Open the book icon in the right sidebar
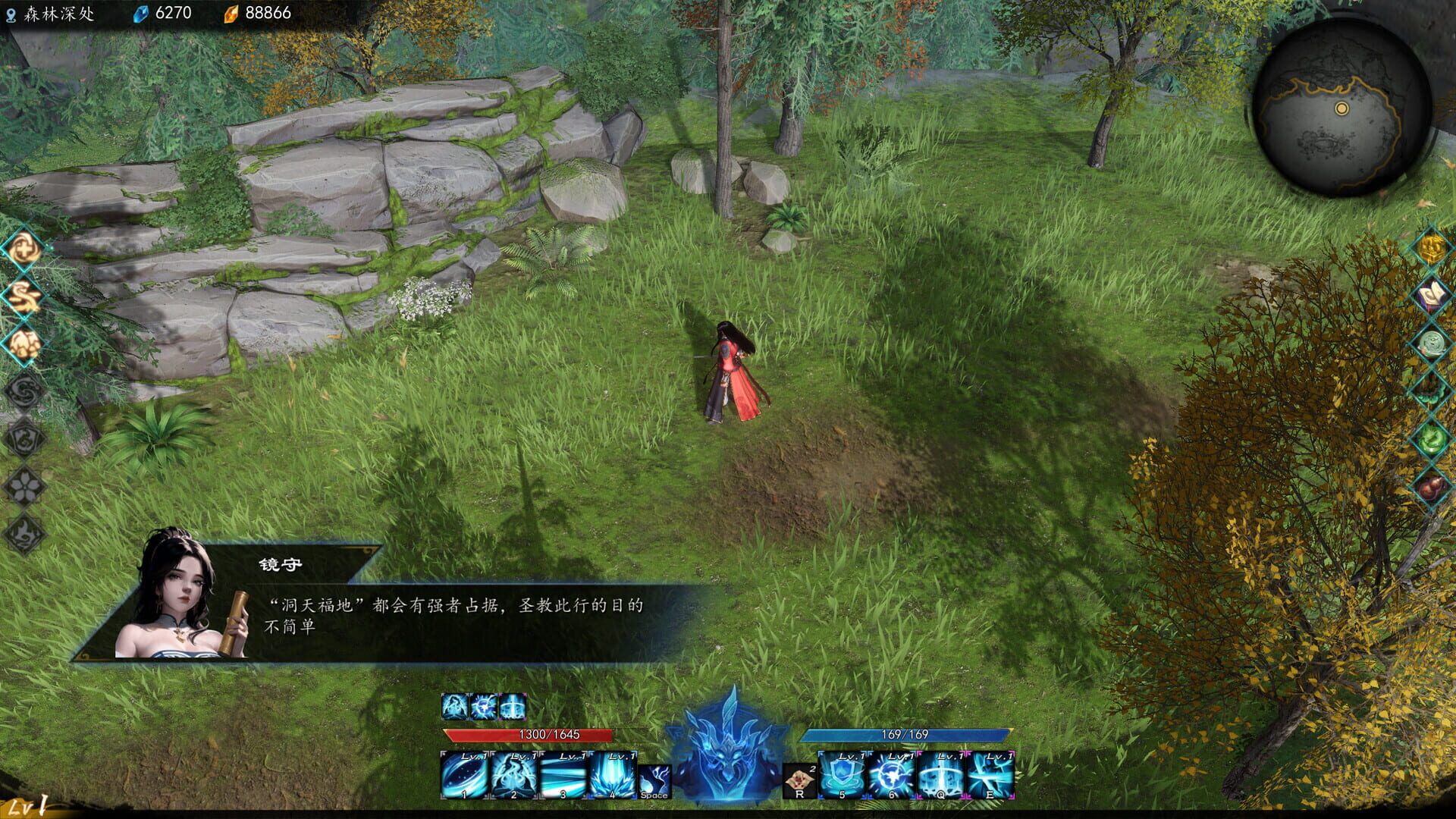The width and height of the screenshot is (1456, 819). pyautogui.click(x=1429, y=294)
